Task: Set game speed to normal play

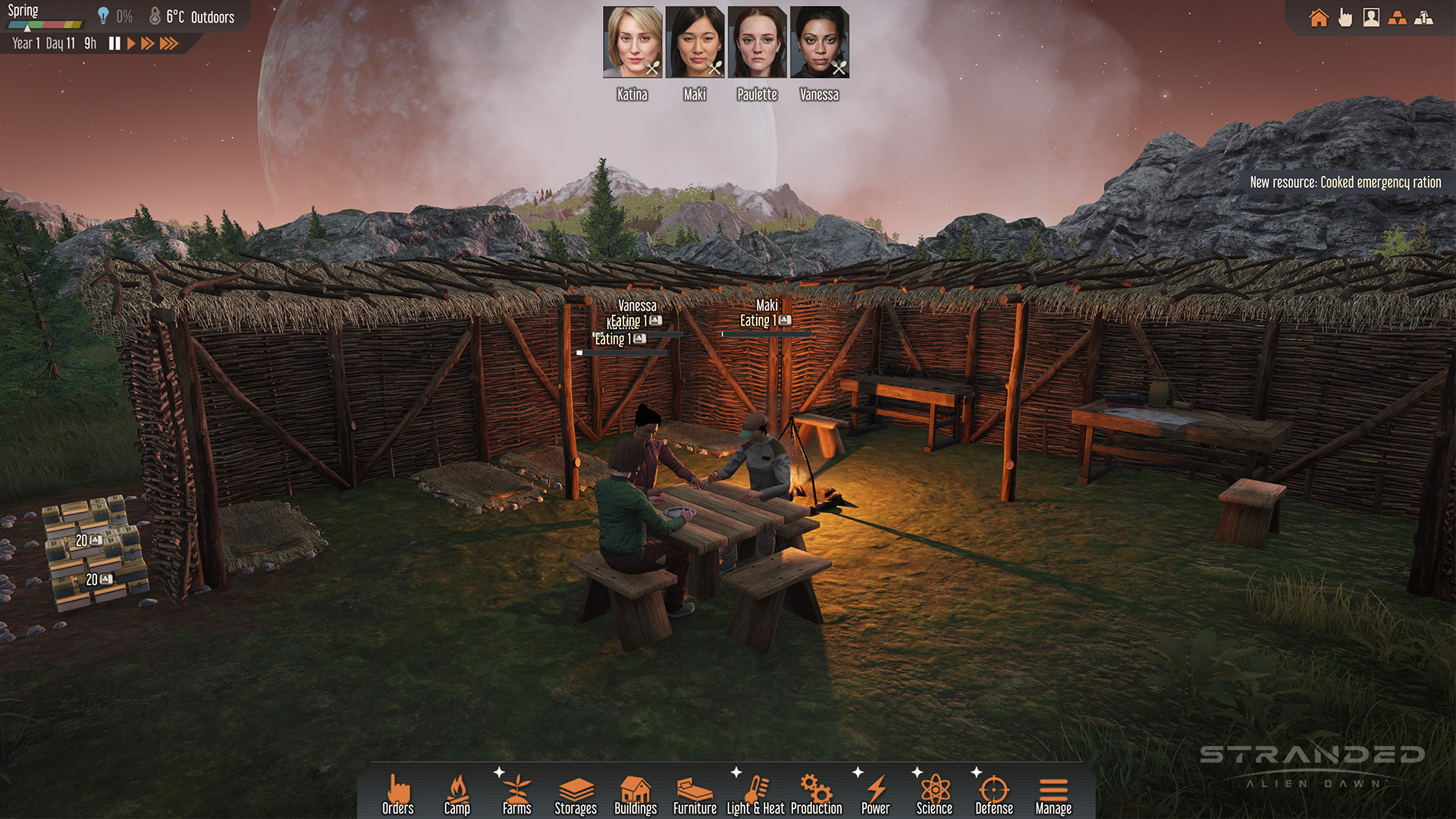Action: [131, 43]
